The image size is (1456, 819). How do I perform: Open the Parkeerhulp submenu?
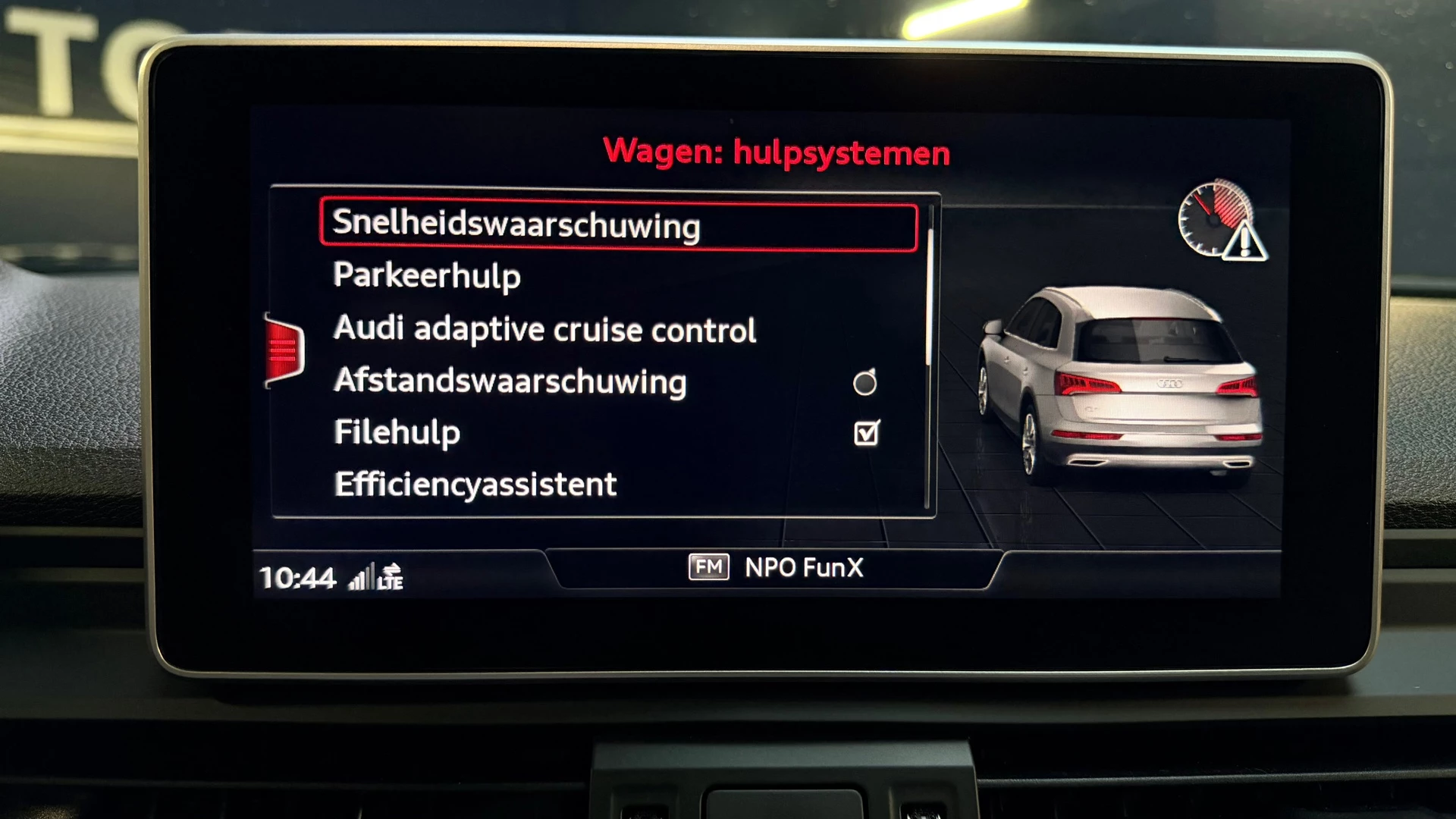pyautogui.click(x=427, y=276)
